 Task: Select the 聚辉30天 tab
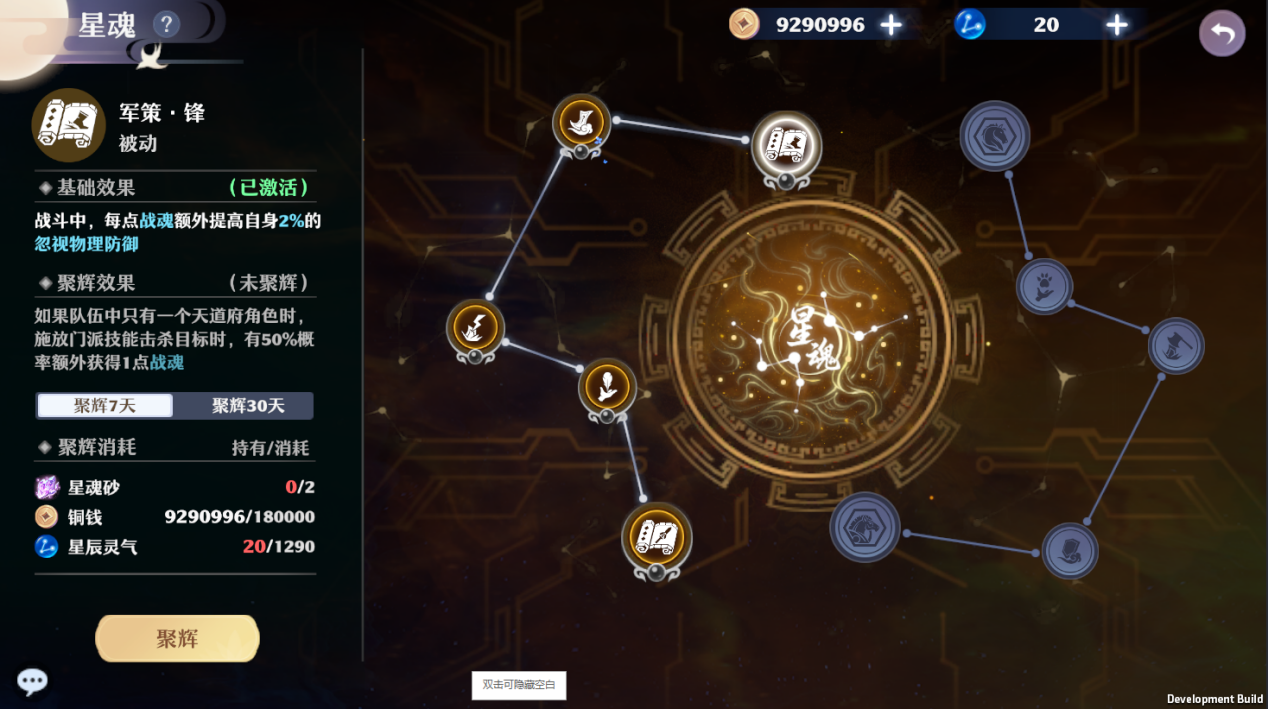click(246, 405)
